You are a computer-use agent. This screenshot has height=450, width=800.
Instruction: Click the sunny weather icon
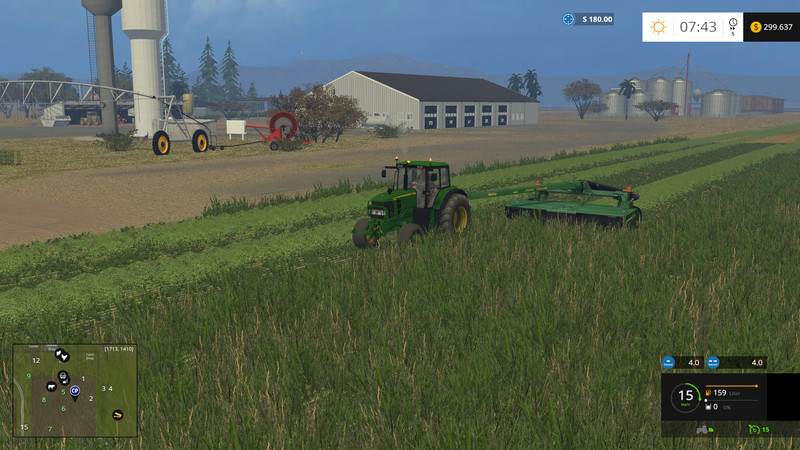[658, 27]
